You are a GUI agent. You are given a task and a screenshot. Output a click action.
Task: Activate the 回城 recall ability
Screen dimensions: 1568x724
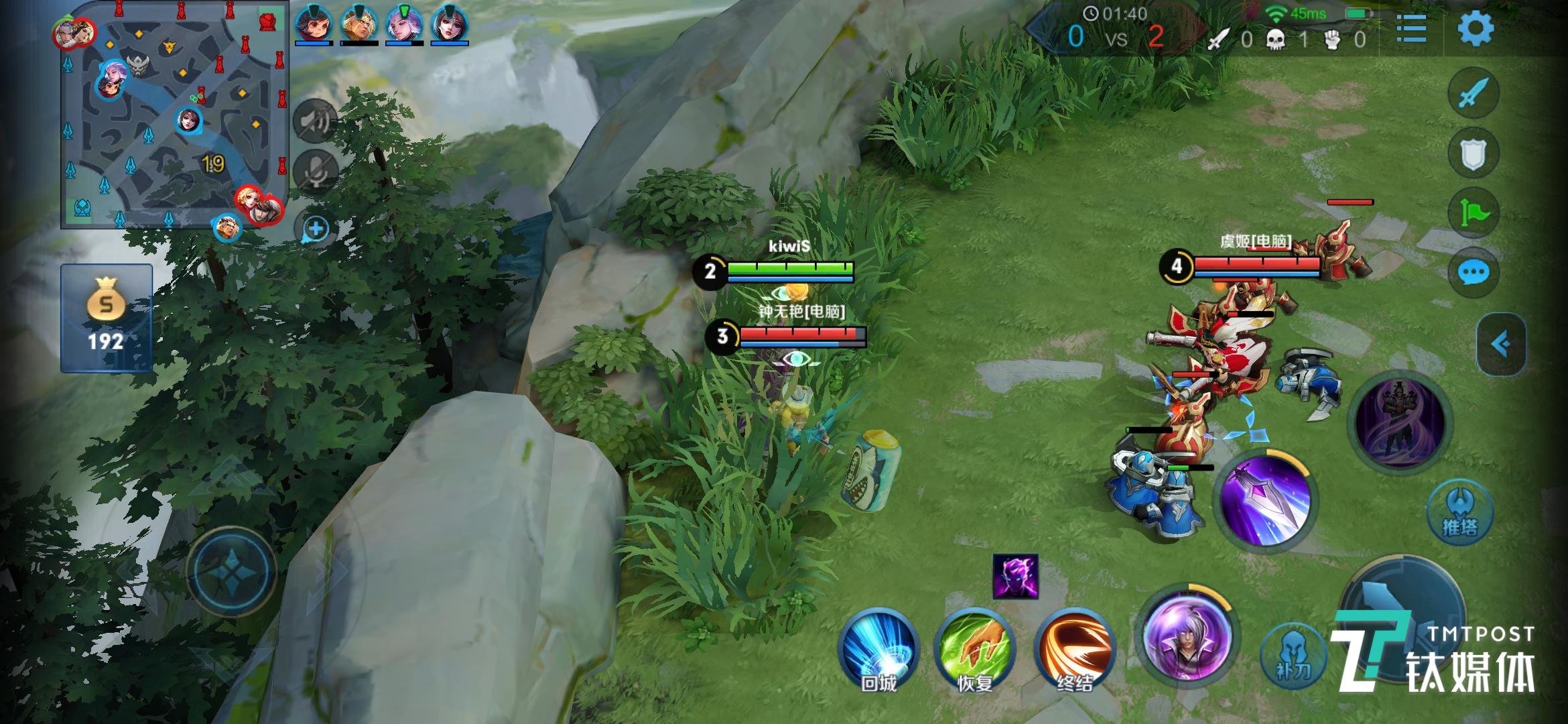[878, 649]
